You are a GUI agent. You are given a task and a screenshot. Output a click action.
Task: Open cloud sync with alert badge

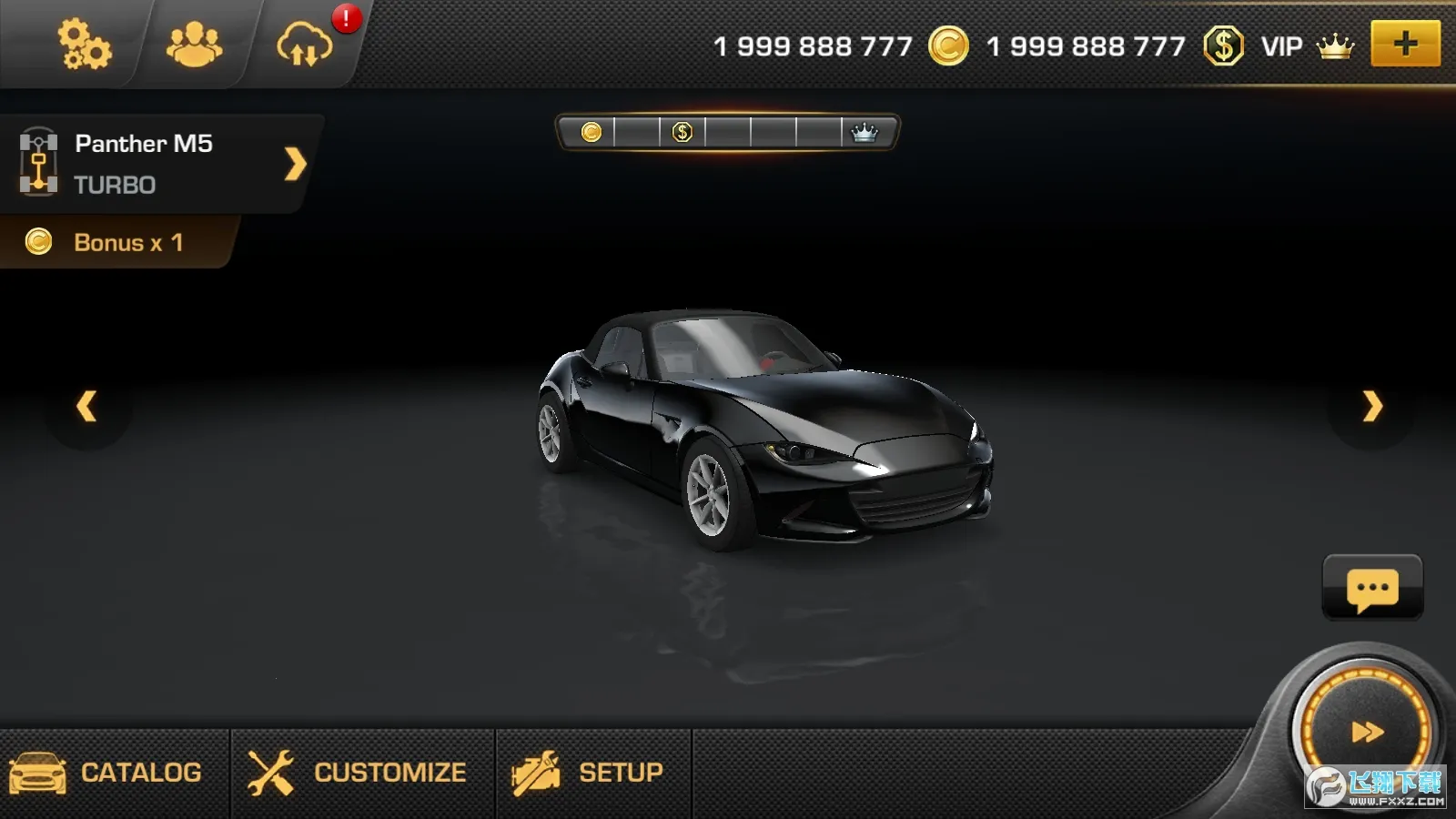(x=306, y=44)
